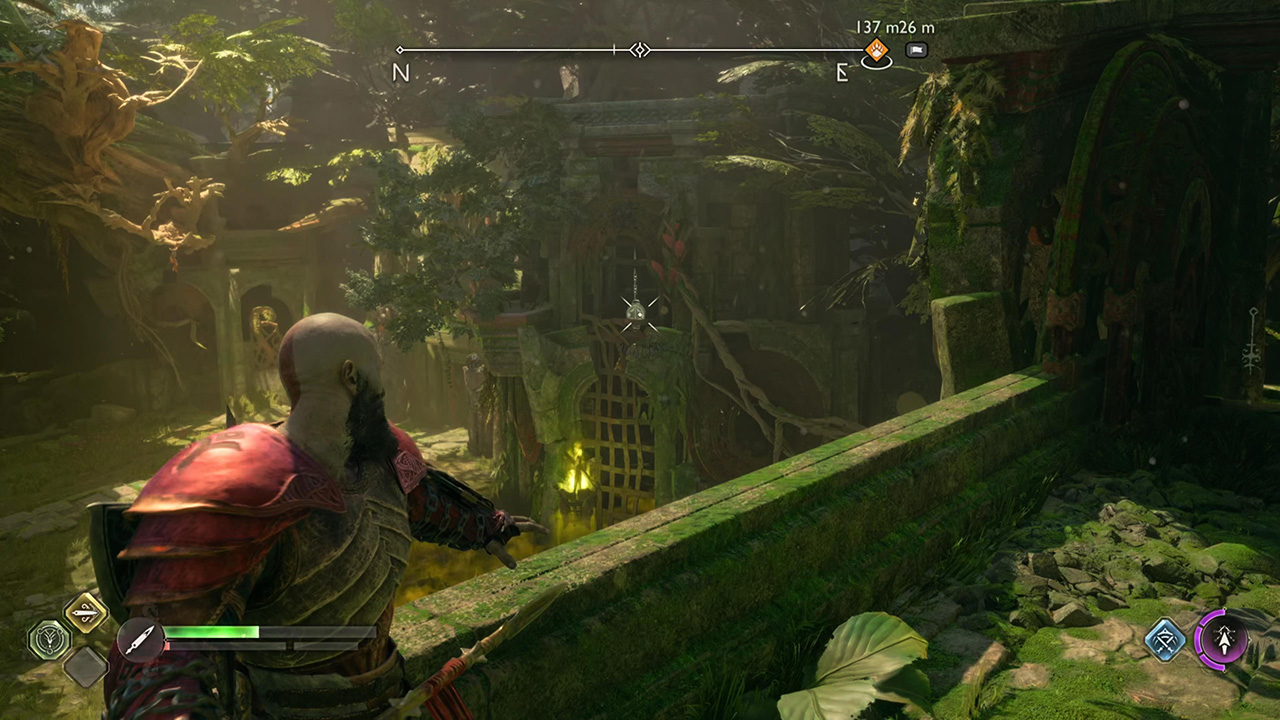This screenshot has height=720, width=1280.
Task: Select the orange paw objective marker on compass
Action: coord(877,50)
